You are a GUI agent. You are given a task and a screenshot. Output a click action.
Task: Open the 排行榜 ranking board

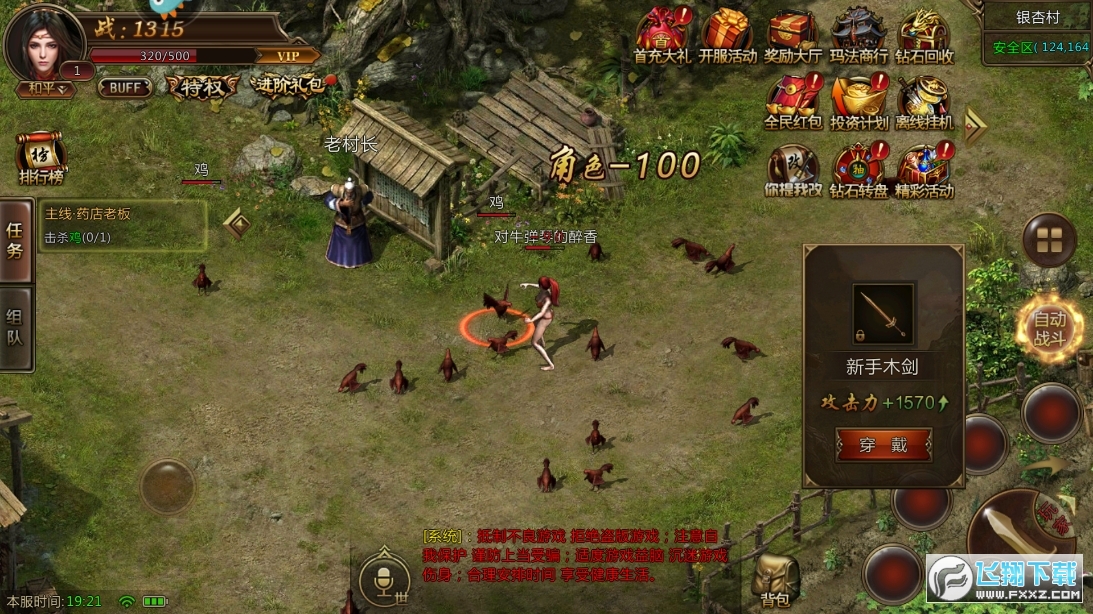tap(40, 160)
